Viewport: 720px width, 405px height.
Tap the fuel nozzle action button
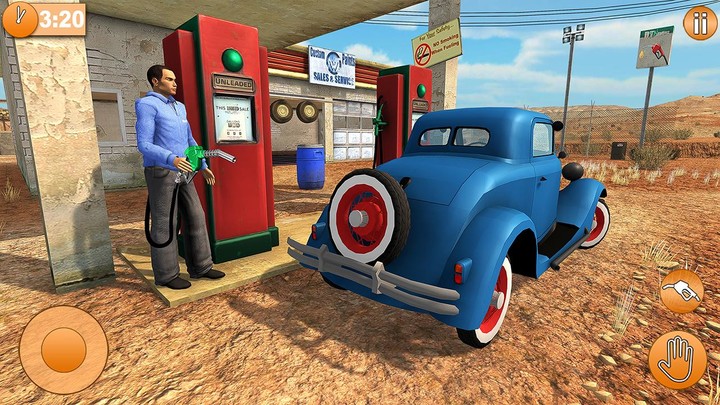click(681, 291)
